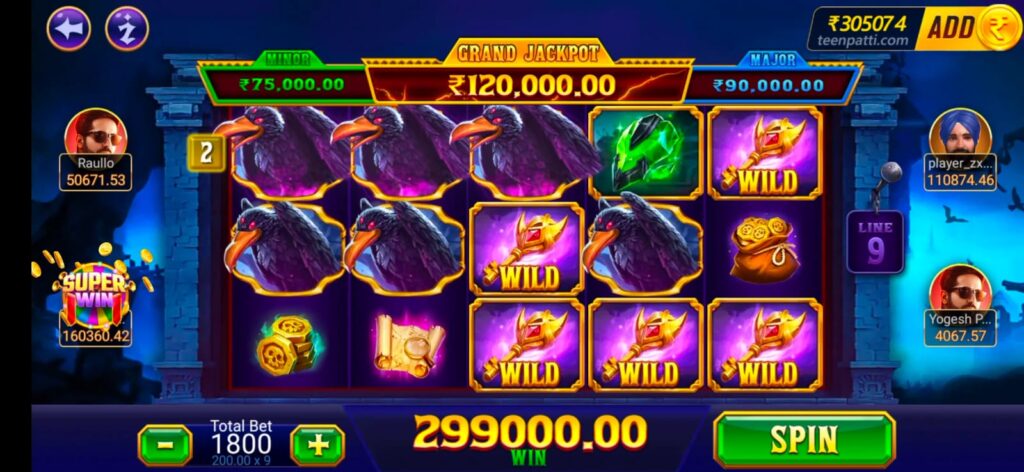Screen dimensions: 1024x472
Task: Open the info button beside the back arrow
Action: click(x=127, y=29)
